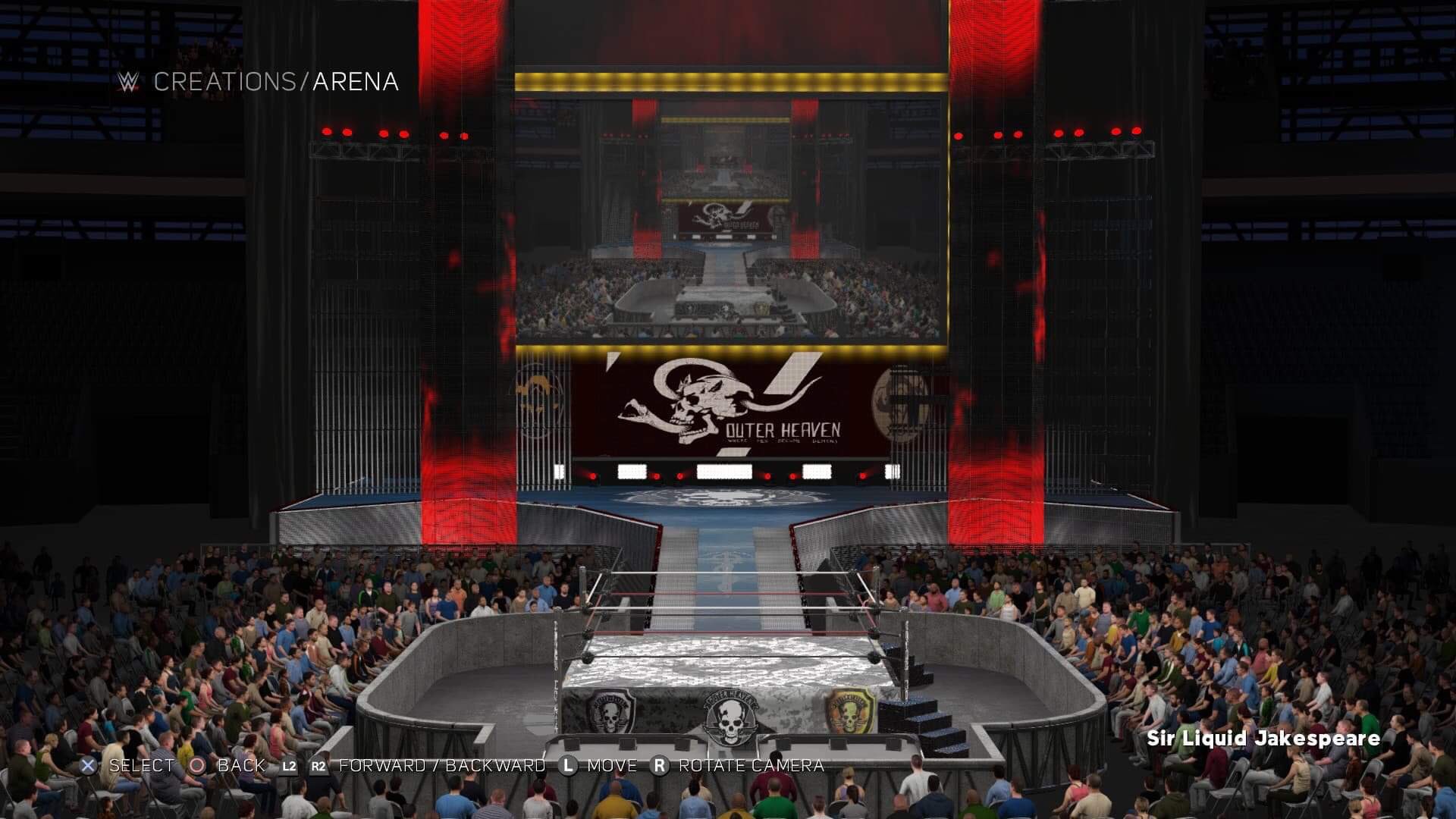This screenshot has width=1456, height=819.
Task: Click the R stick Rotate Camera icon
Action: 659,766
